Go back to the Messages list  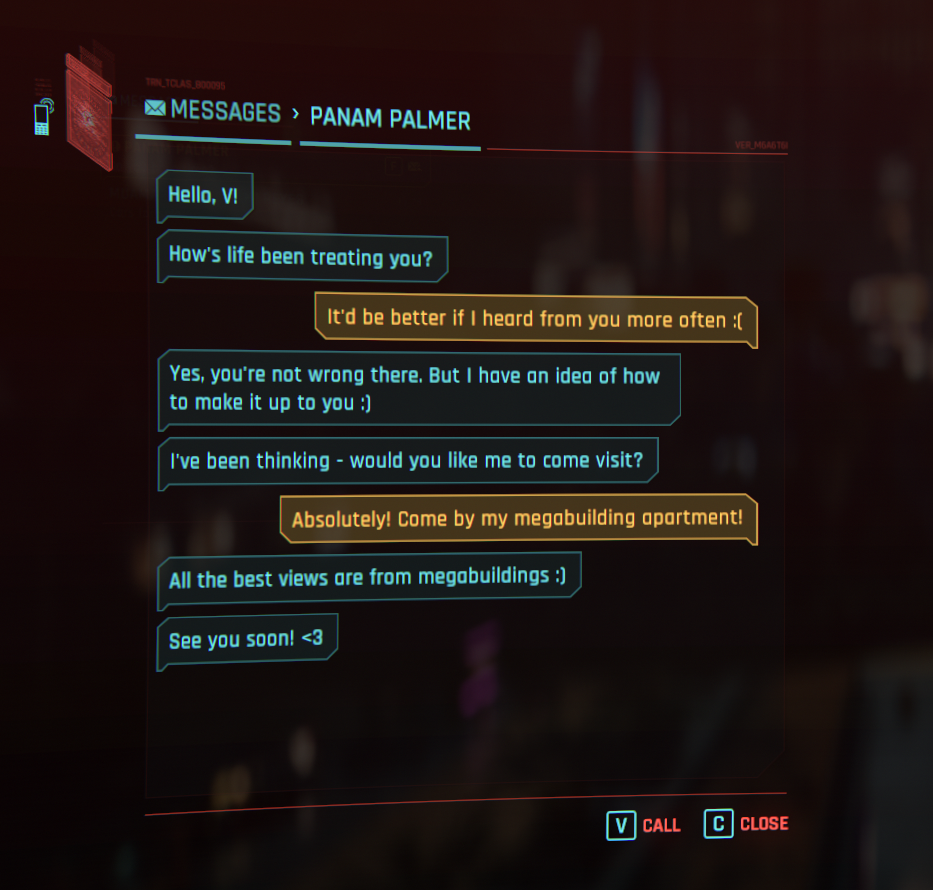tap(212, 111)
